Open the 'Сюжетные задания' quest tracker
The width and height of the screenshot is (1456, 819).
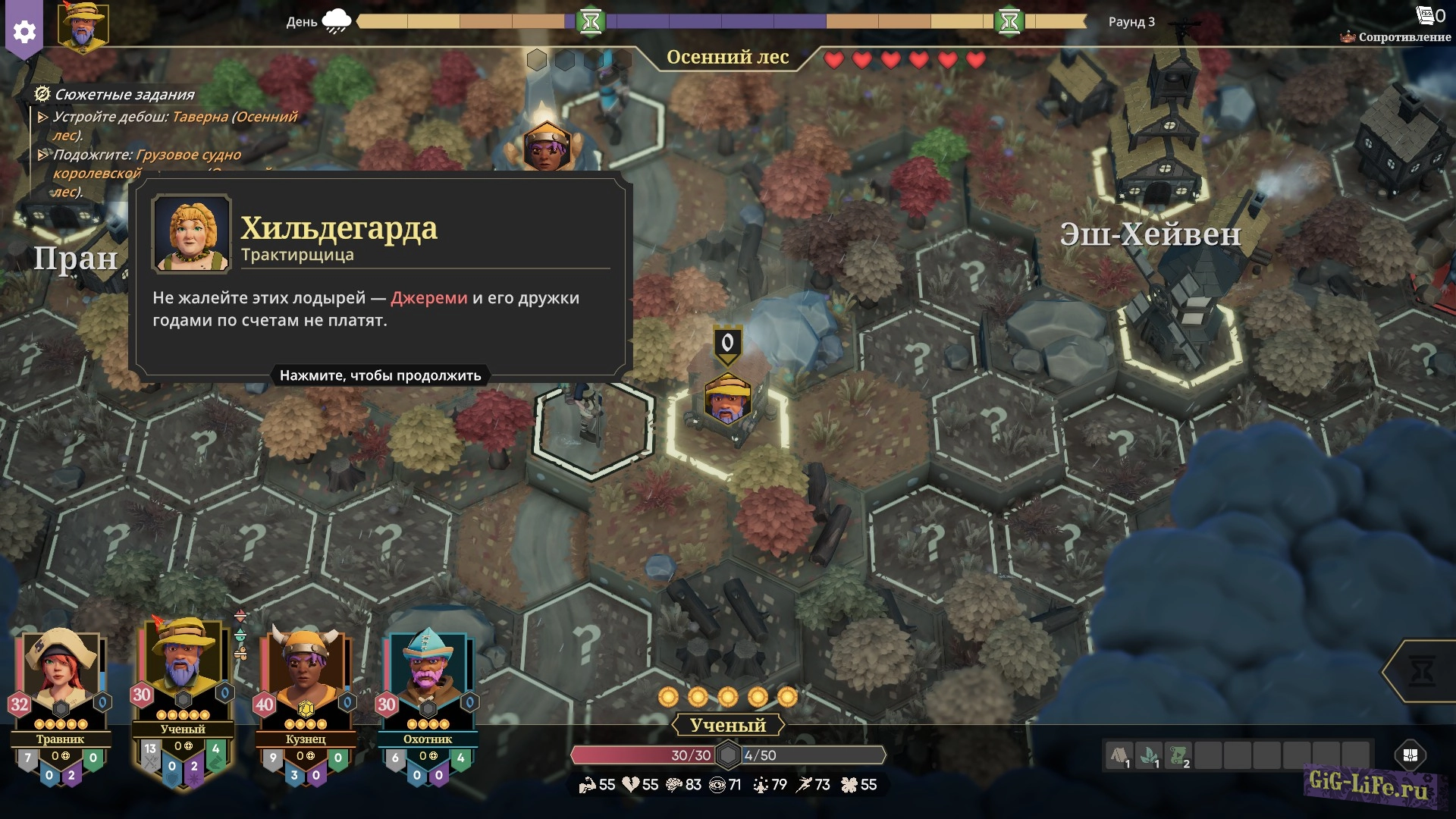point(124,95)
